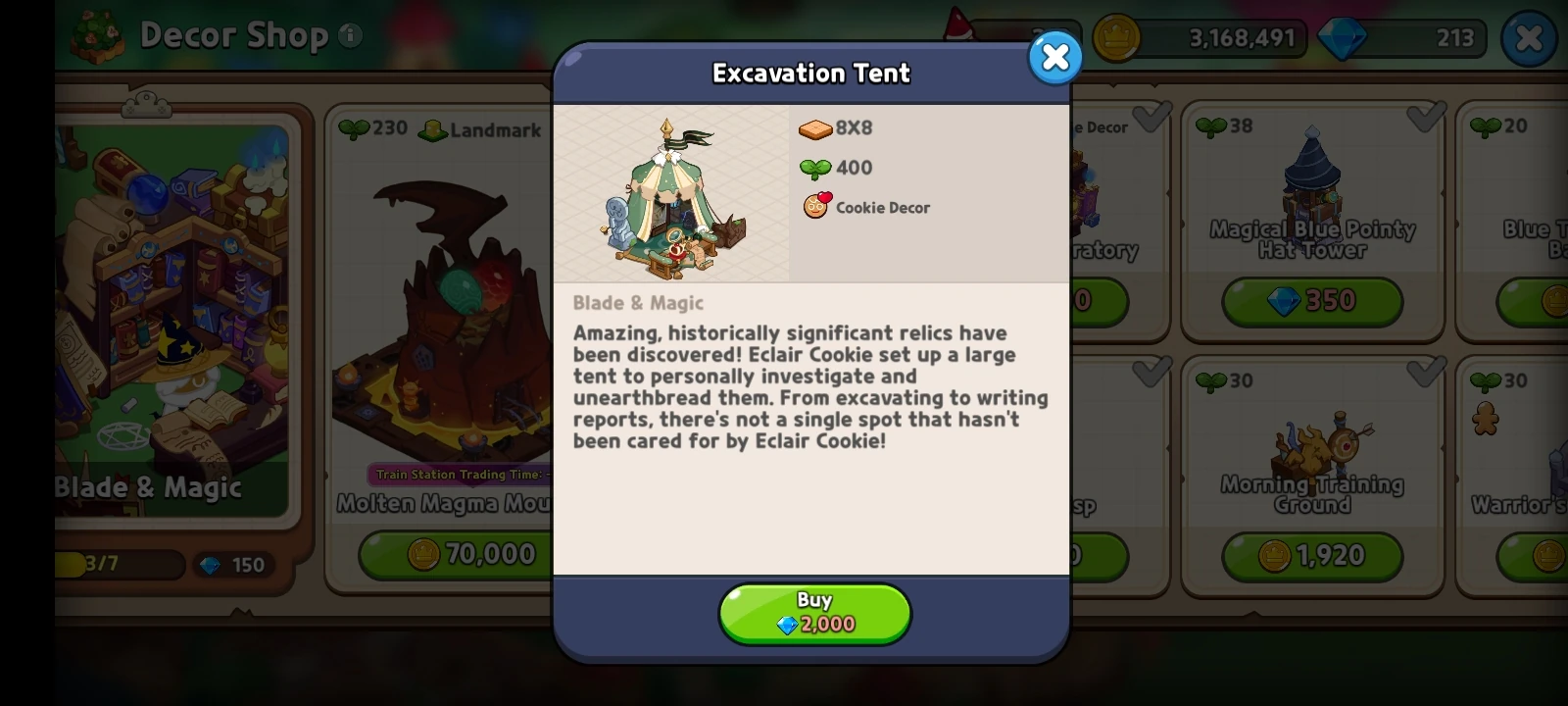This screenshot has height=706, width=1568.
Task: Buy the Excavation Tent for 2,000 crystals
Action: coord(814,613)
